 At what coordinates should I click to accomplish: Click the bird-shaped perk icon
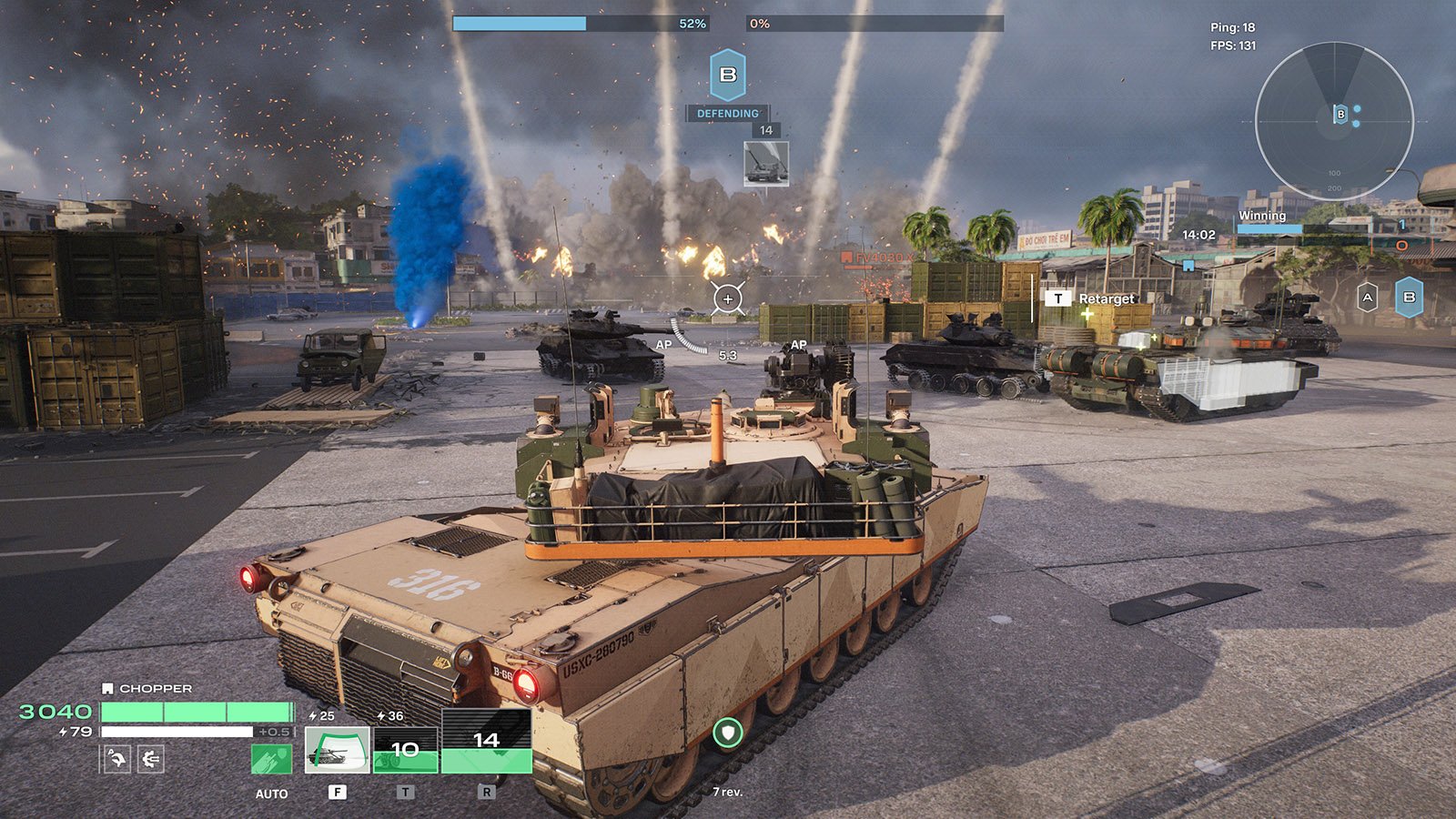tap(116, 758)
